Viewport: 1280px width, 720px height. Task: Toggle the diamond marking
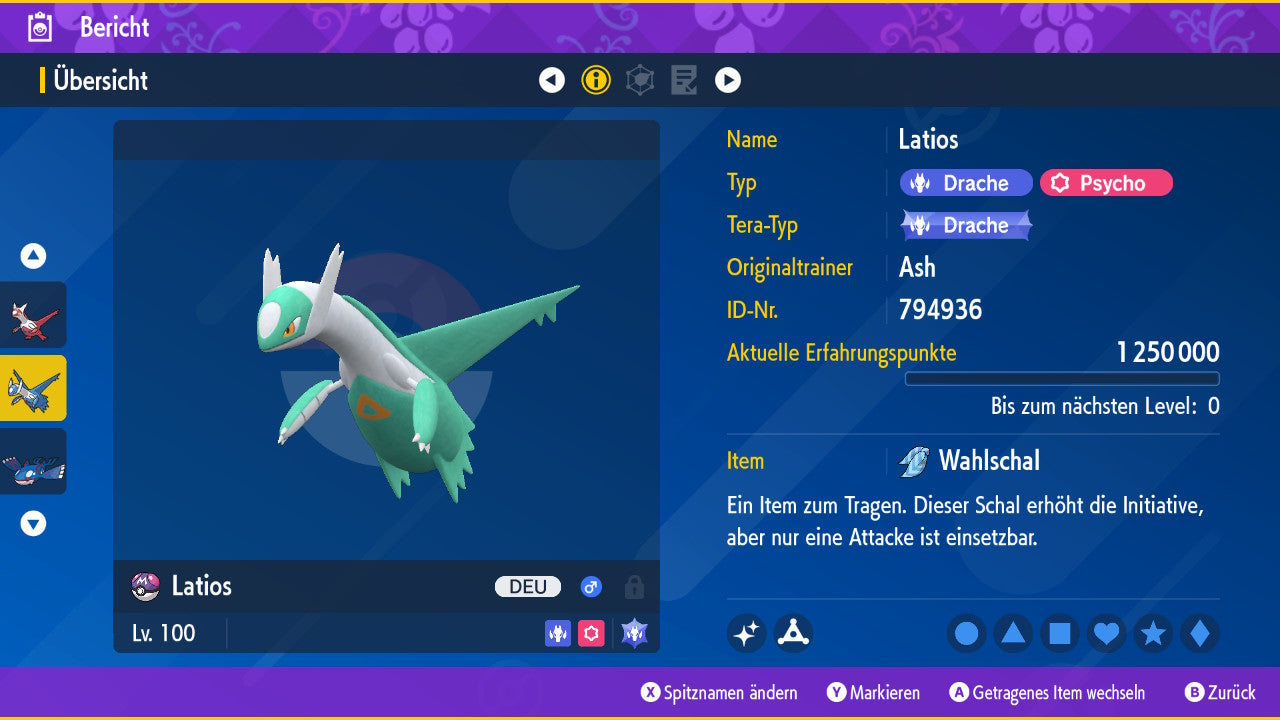[1199, 633]
